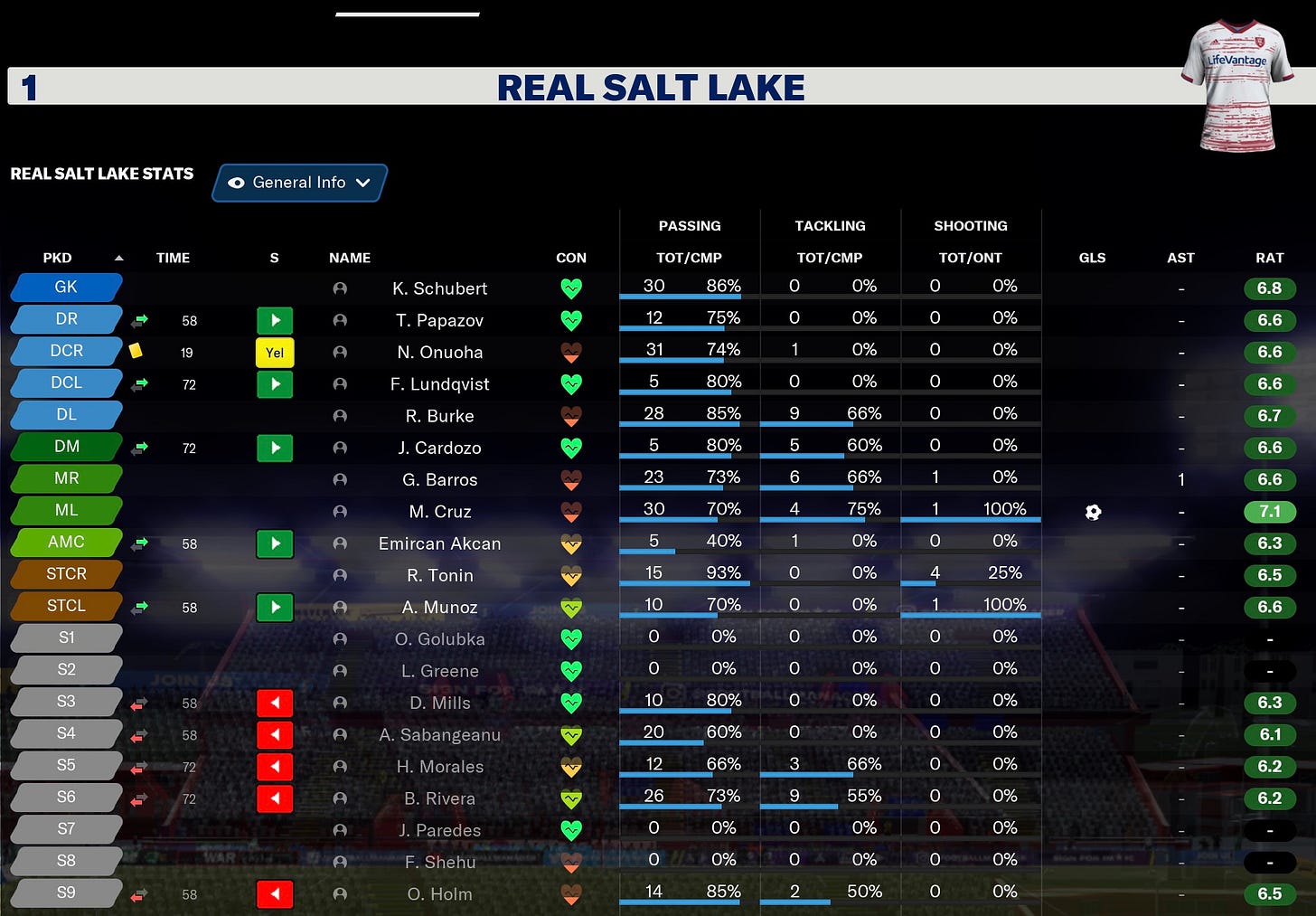Image resolution: width=1316 pixels, height=916 pixels.
Task: Click the green swap arrows in J. Cardozo's row
Action: point(138,447)
